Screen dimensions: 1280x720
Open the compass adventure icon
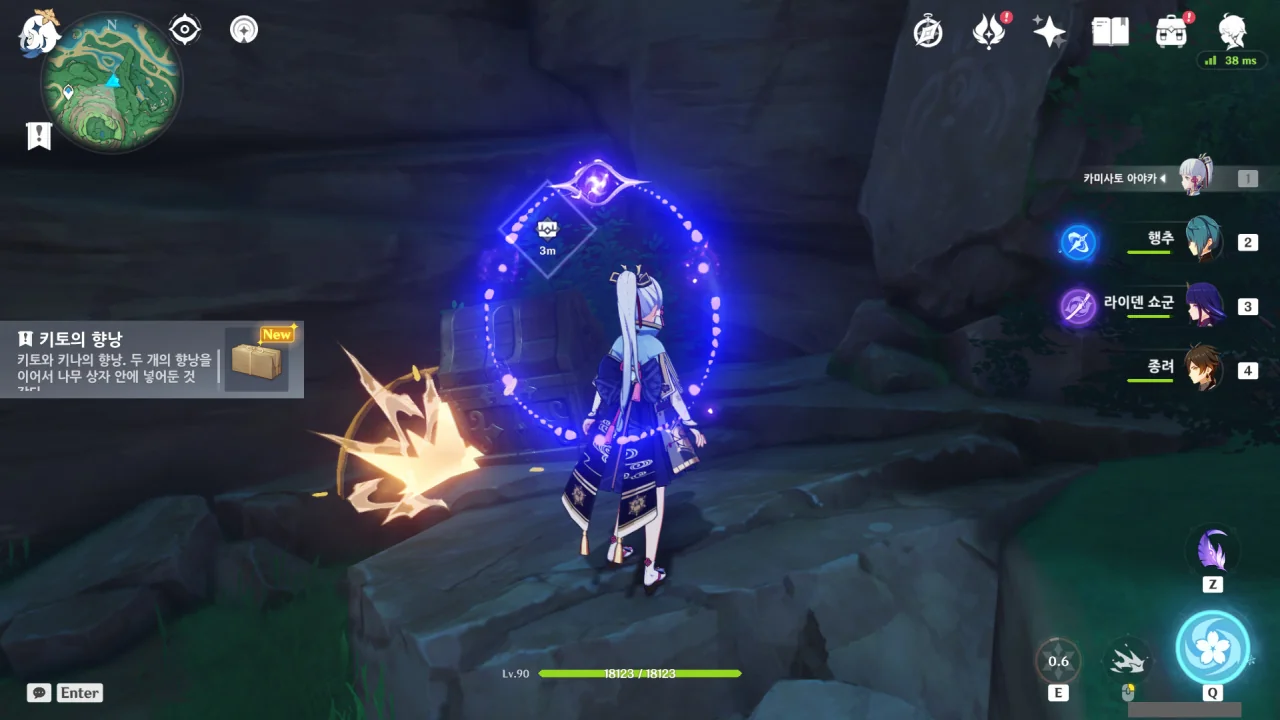click(x=928, y=32)
